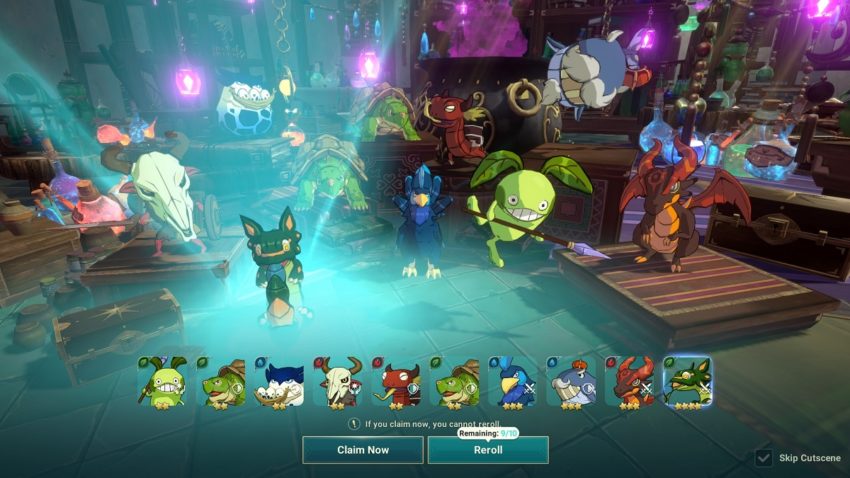Choose the horned skull creature portrait

coord(337,381)
